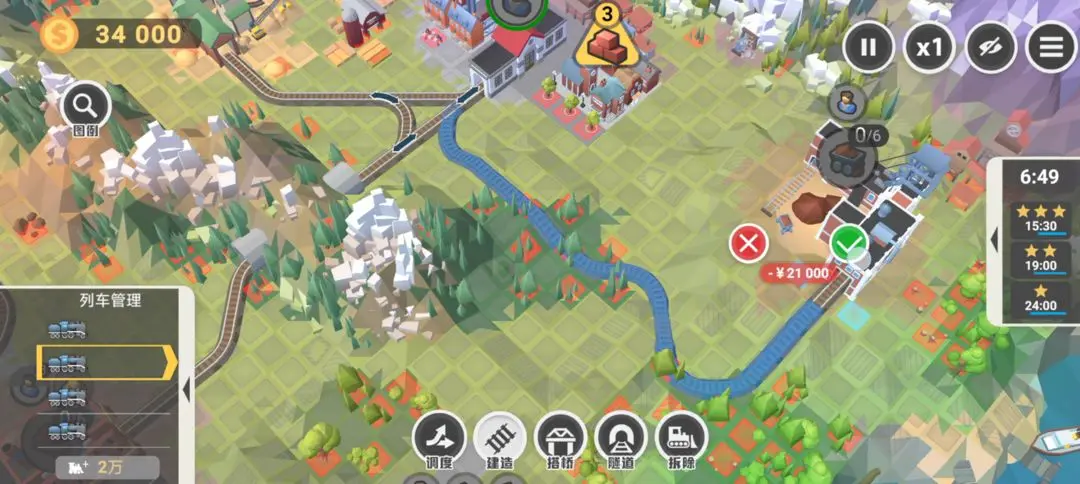This screenshot has height=484, width=1080.
Task: Open the hamburger main menu
Action: [1051, 46]
